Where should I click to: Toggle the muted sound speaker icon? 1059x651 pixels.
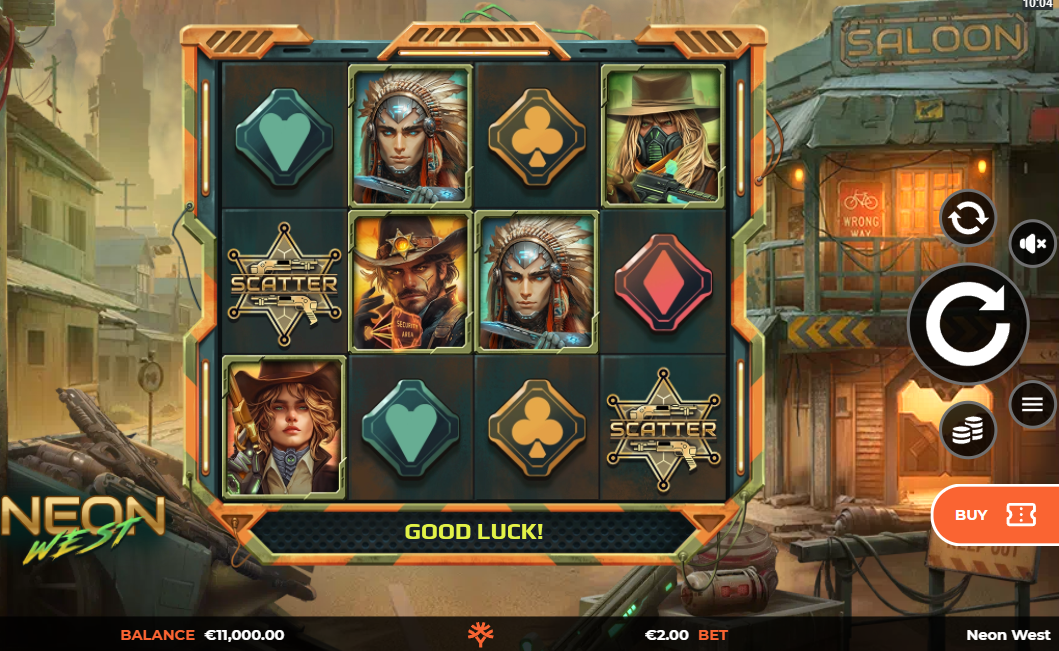click(1032, 243)
